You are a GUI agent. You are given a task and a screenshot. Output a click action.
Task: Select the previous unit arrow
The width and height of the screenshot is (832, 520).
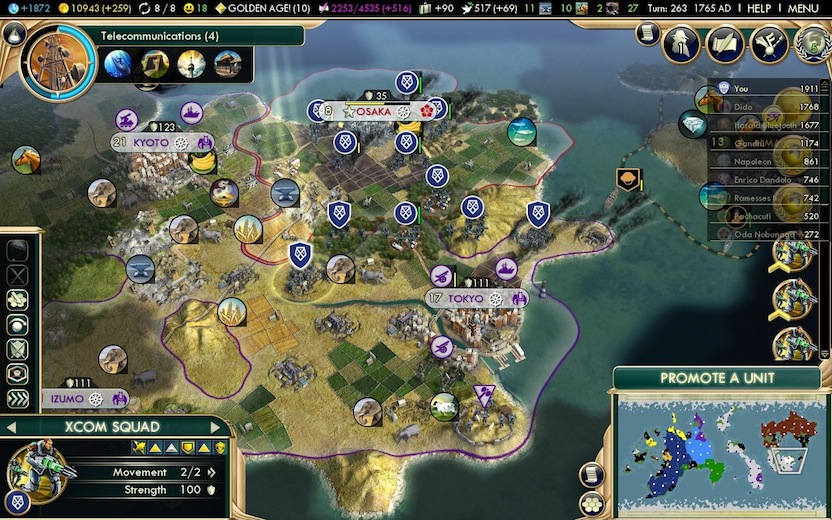(x=11, y=427)
